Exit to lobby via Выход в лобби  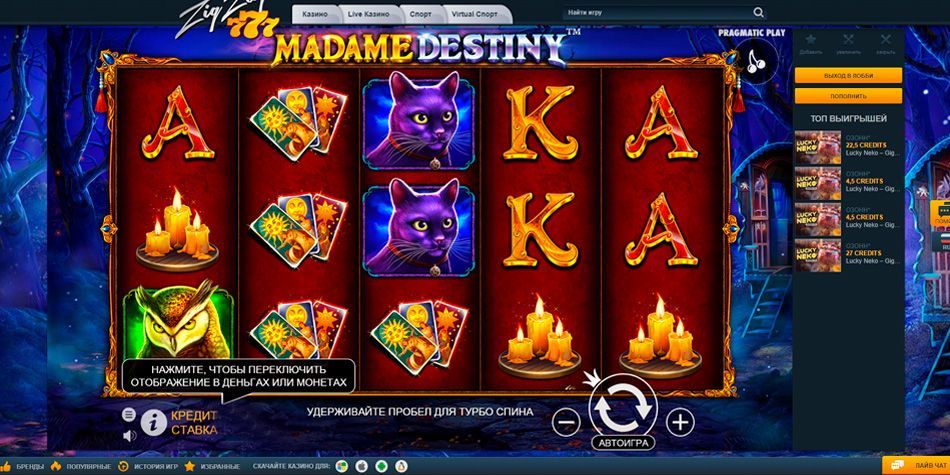tap(848, 76)
